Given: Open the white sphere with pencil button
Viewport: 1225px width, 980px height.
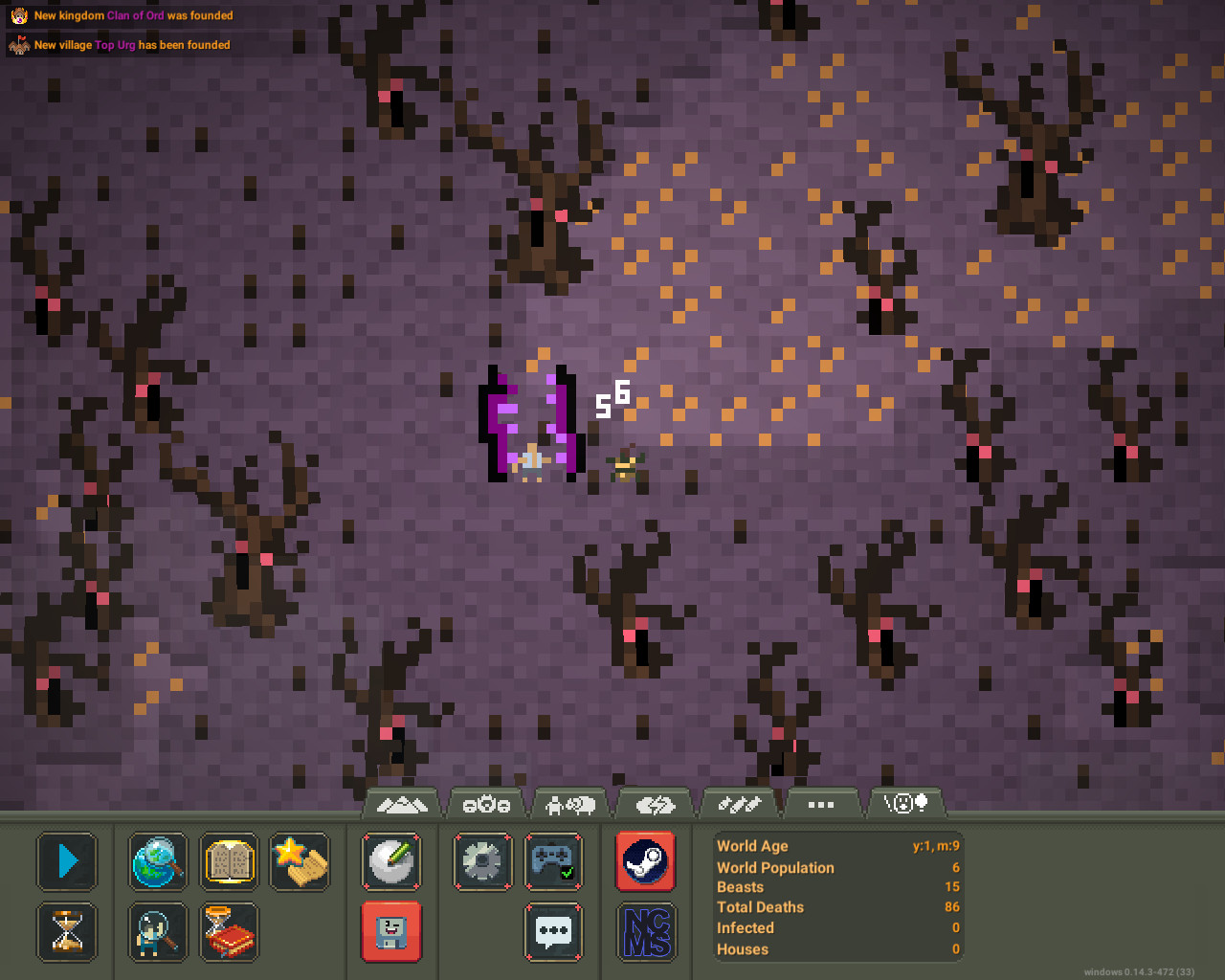Looking at the screenshot, I should [x=391, y=861].
